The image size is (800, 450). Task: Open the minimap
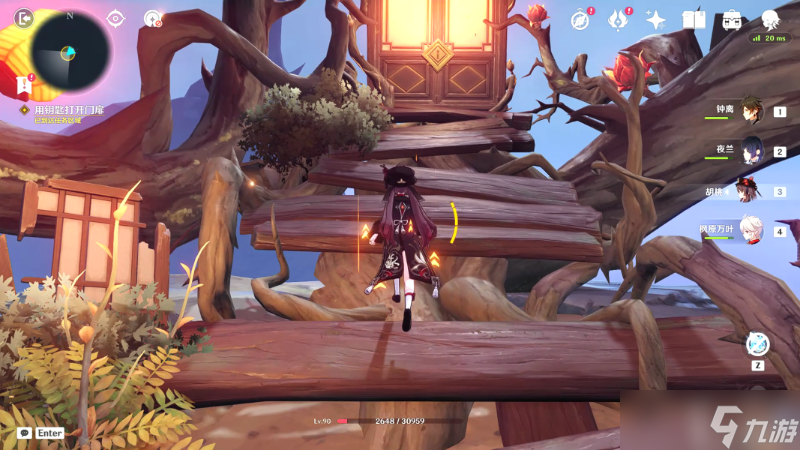click(x=69, y=50)
